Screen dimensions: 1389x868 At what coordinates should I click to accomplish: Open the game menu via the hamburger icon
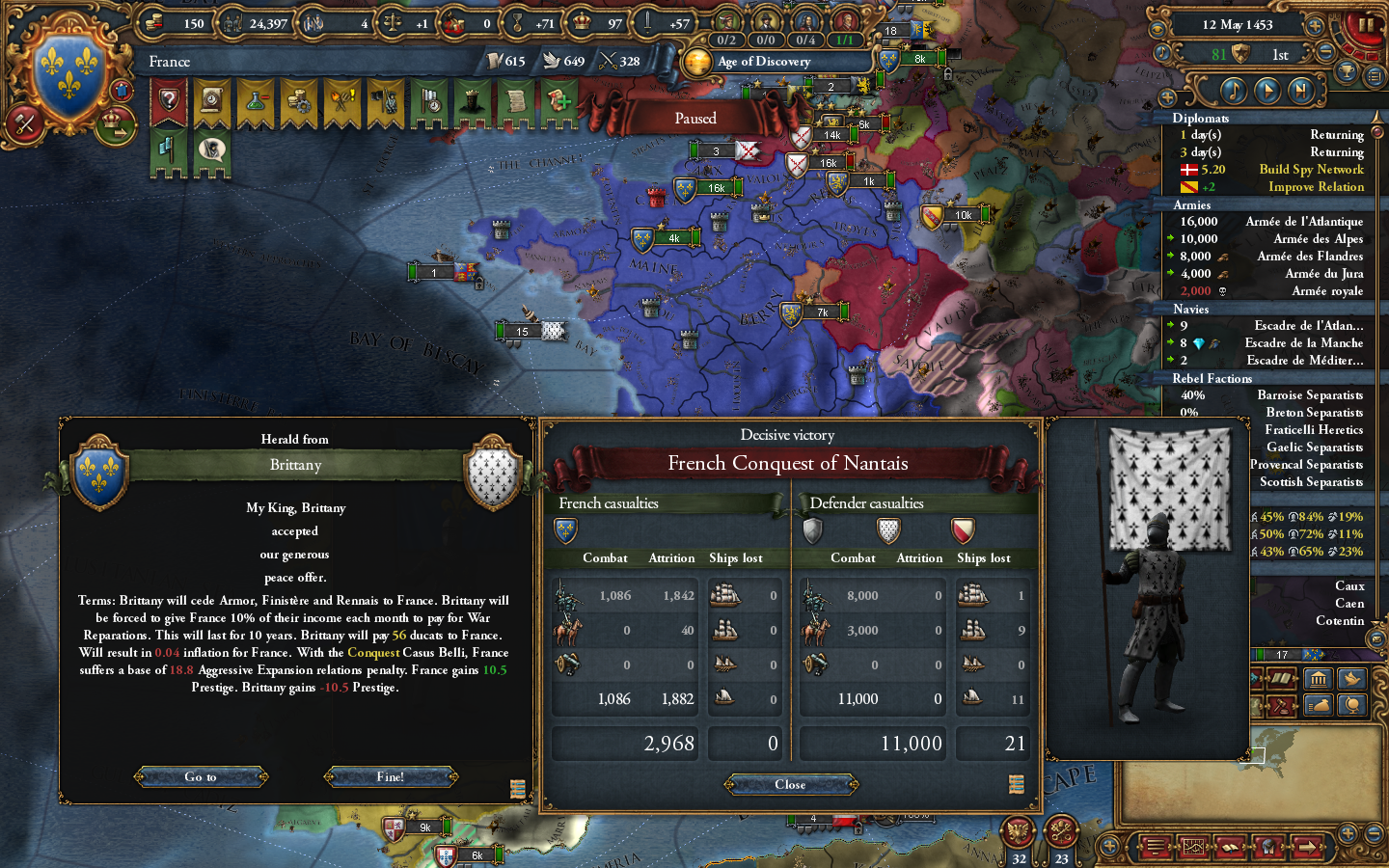(x=1154, y=847)
